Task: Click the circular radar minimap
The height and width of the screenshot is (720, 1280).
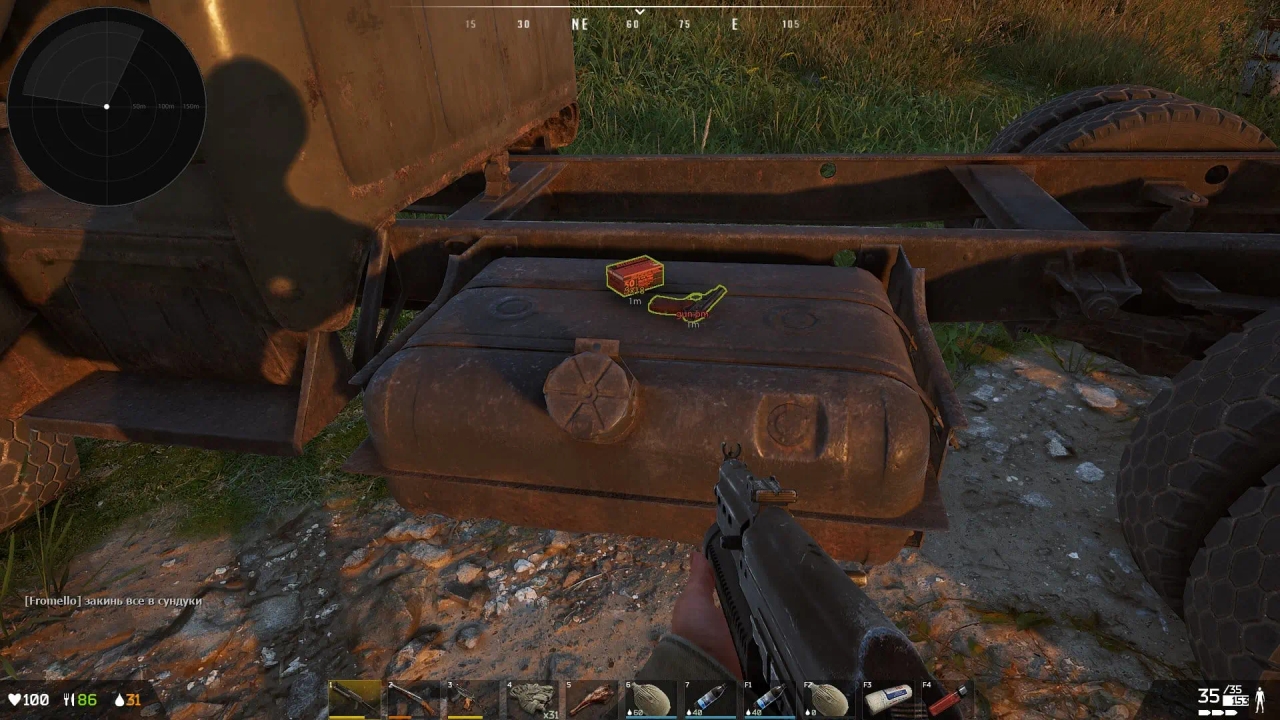Action: click(106, 106)
